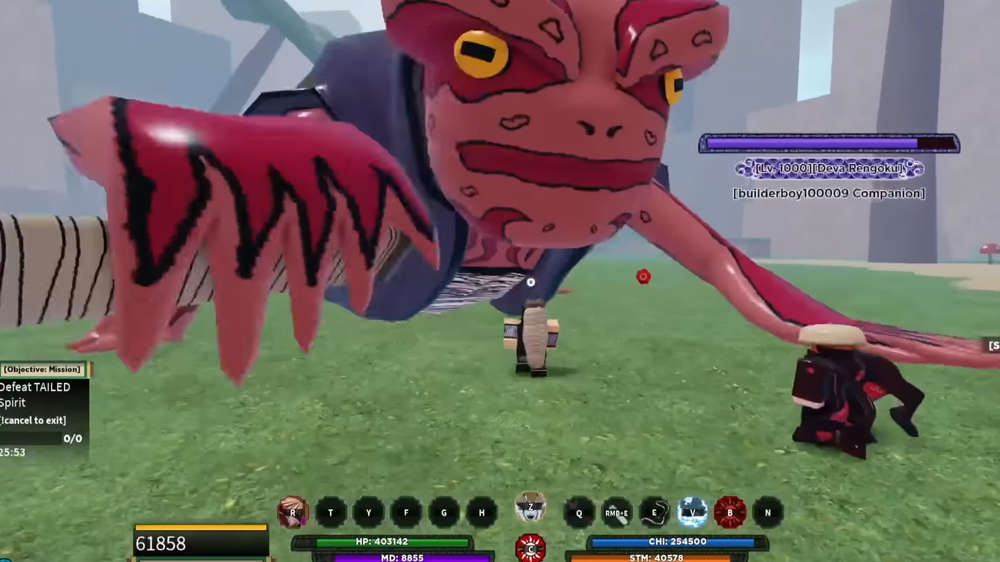Open the Objective: Mission tracker header

click(x=44, y=369)
